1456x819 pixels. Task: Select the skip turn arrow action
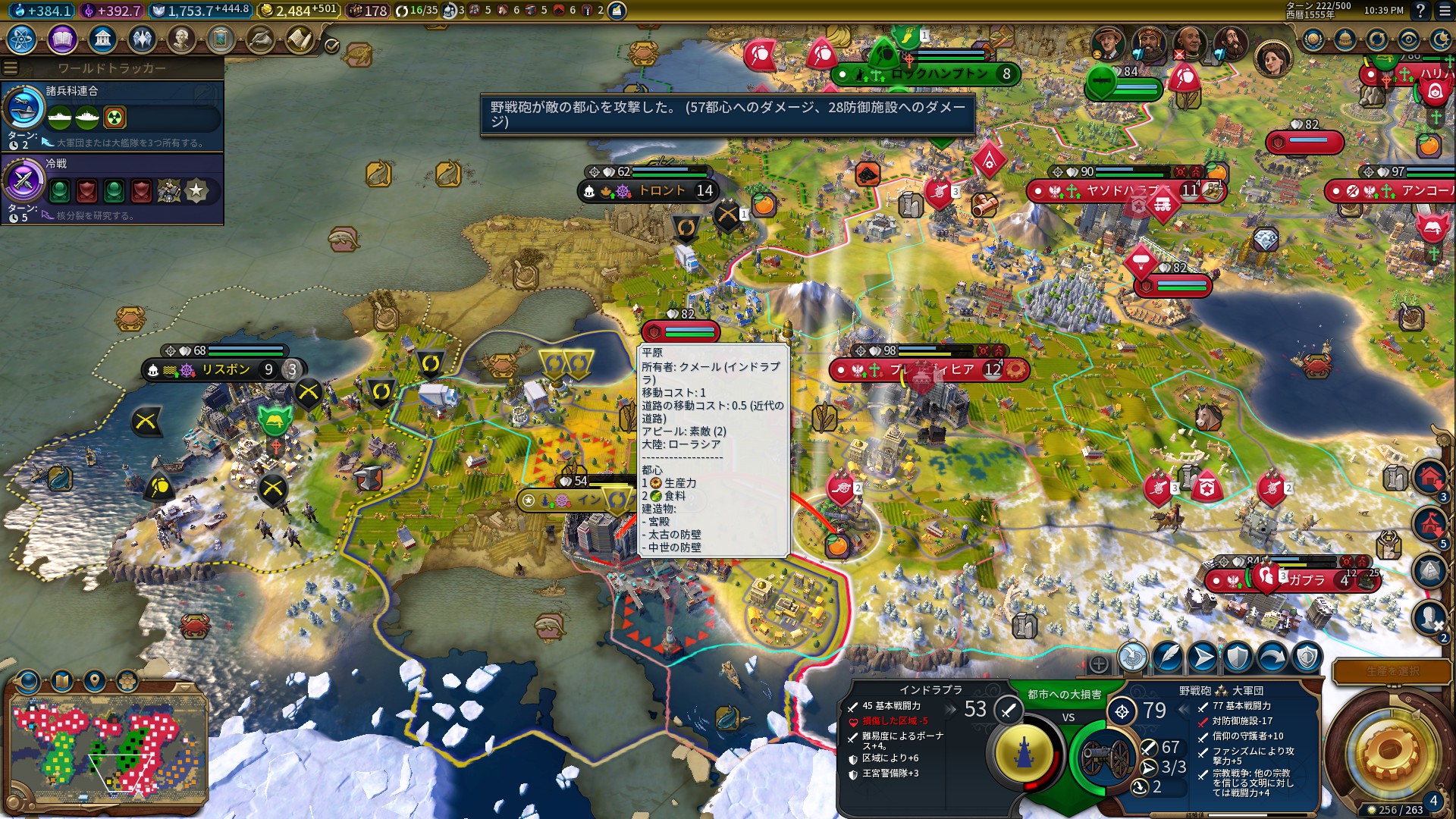(x=1272, y=657)
